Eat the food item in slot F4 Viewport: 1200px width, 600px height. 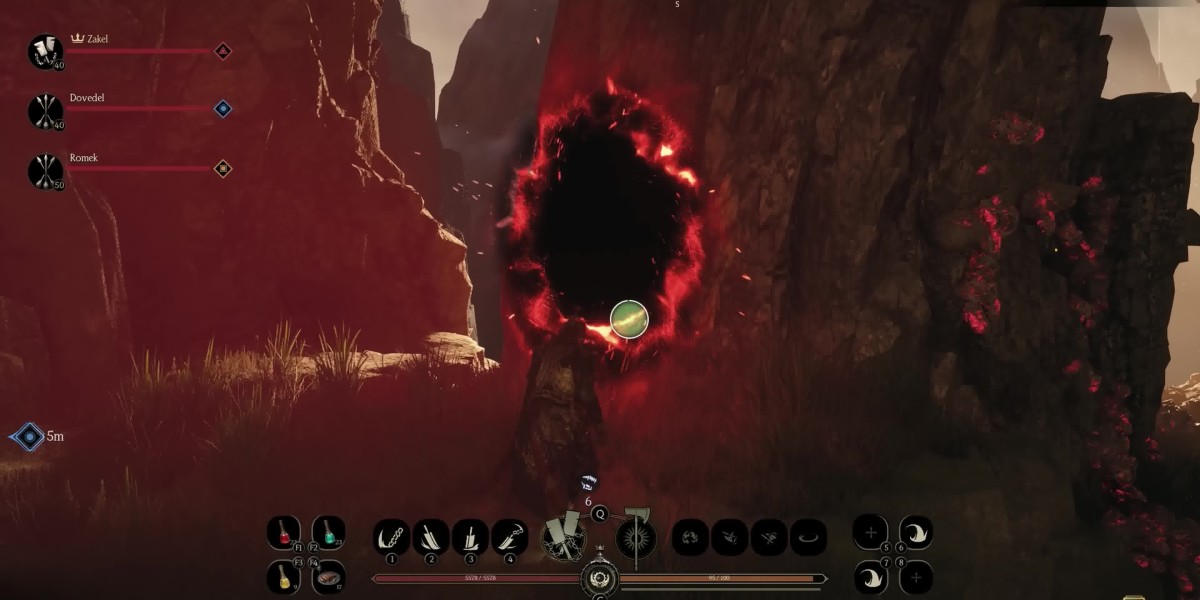click(327, 576)
